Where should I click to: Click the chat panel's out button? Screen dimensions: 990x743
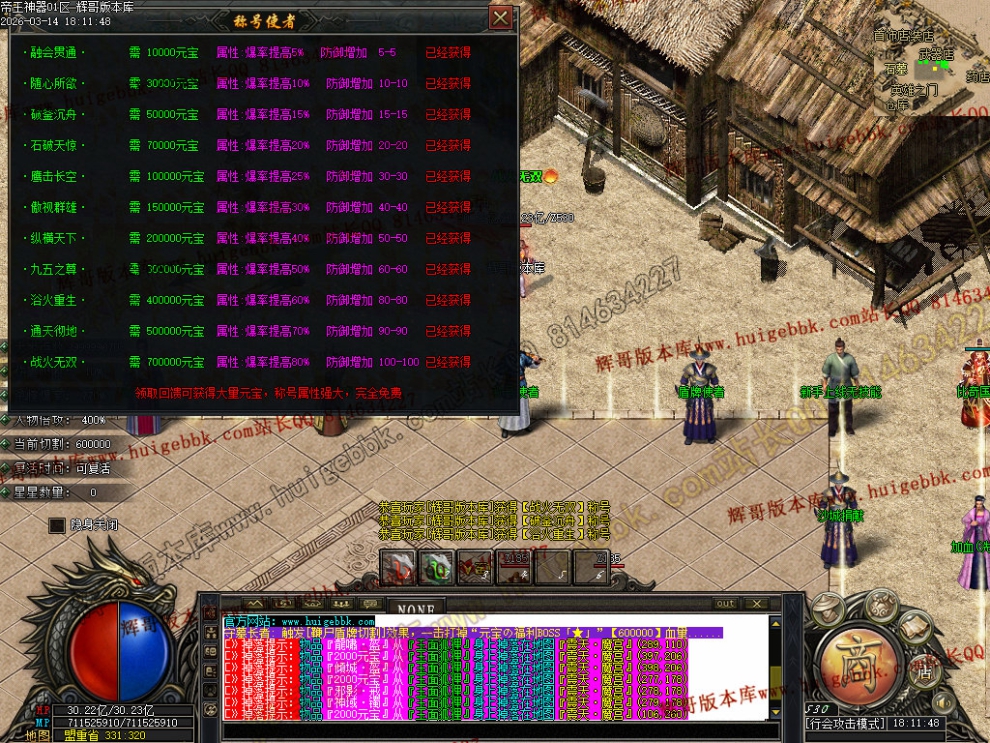725,604
